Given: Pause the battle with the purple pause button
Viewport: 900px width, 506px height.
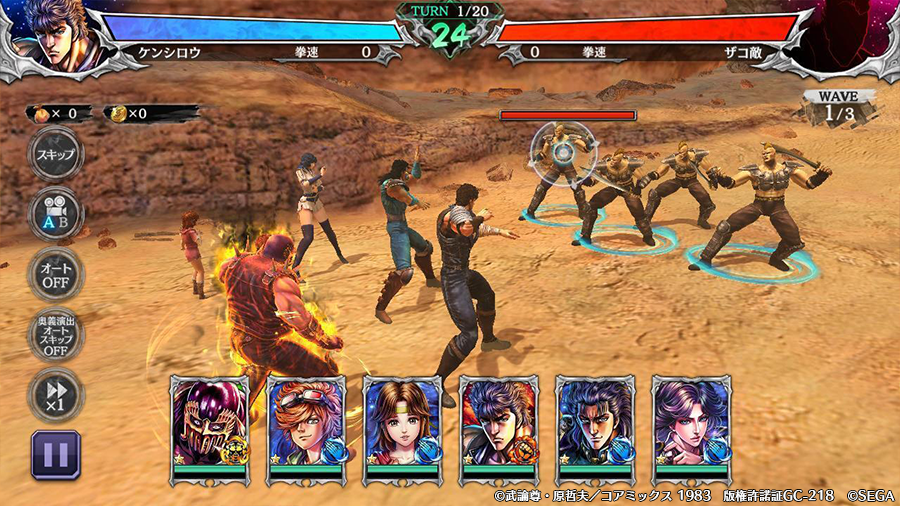Looking at the screenshot, I should click(x=55, y=455).
